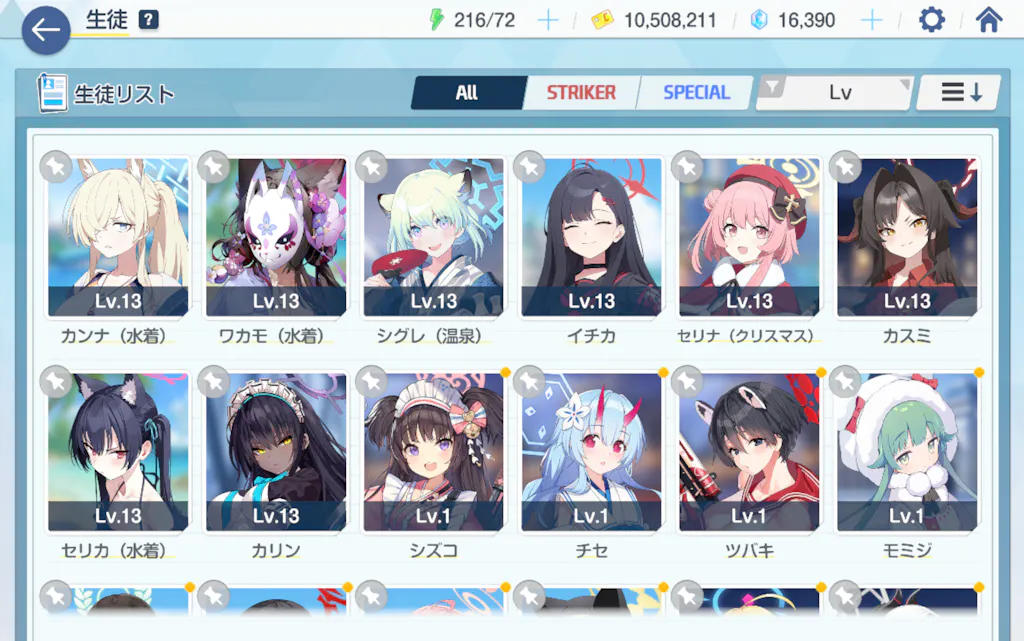Return to the home screen
The width and height of the screenshot is (1024, 641).
[988, 20]
